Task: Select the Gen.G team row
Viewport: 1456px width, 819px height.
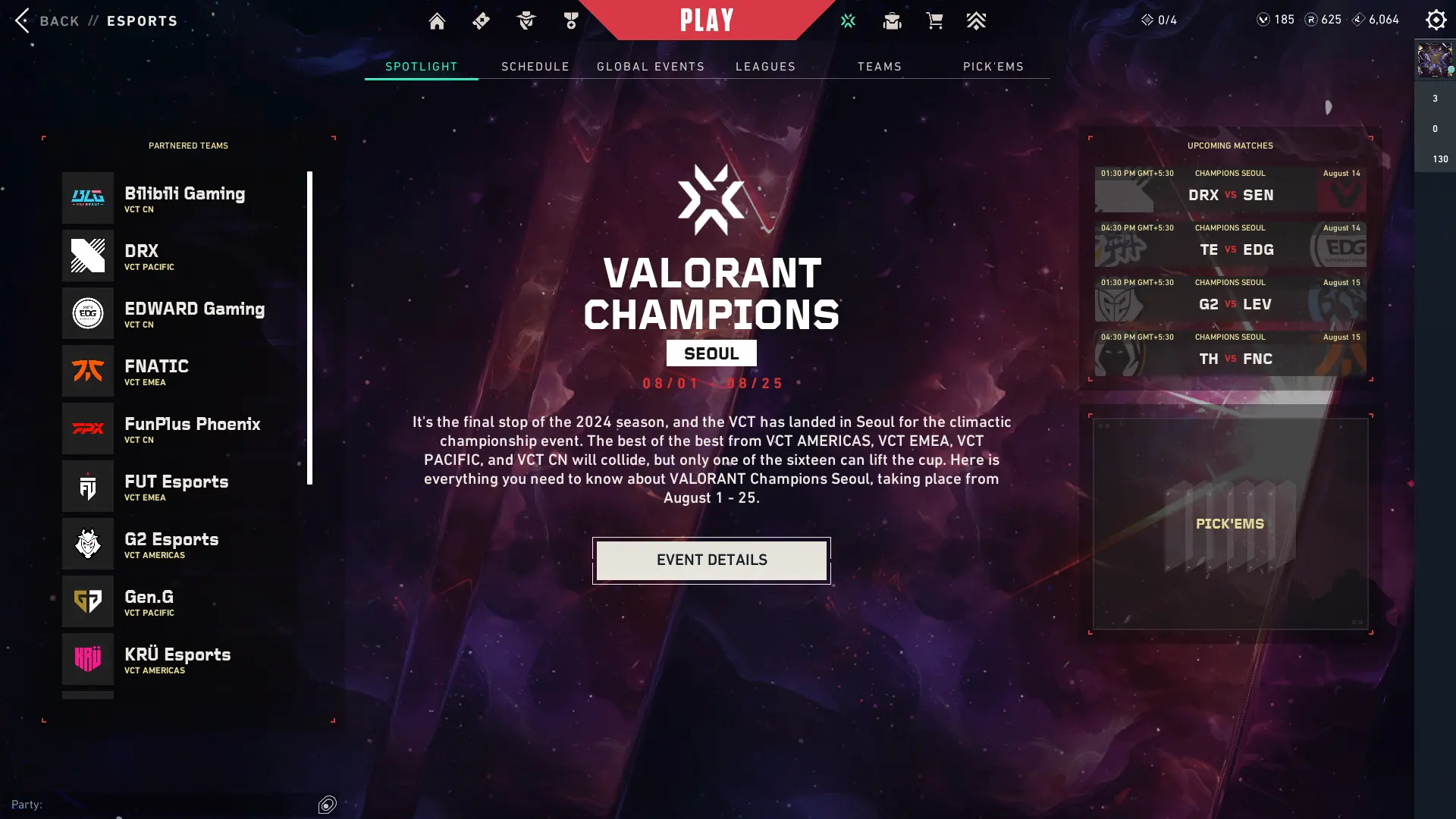Action: click(182, 601)
